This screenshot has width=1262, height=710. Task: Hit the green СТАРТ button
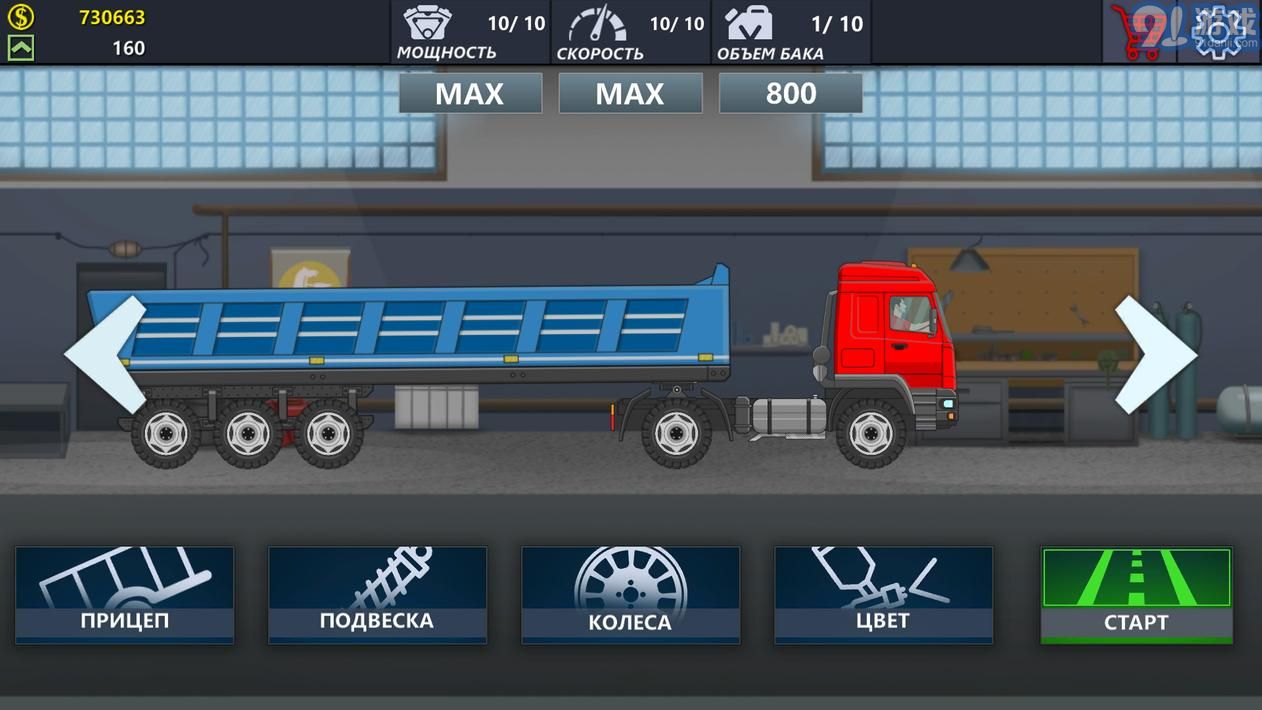[1136, 594]
